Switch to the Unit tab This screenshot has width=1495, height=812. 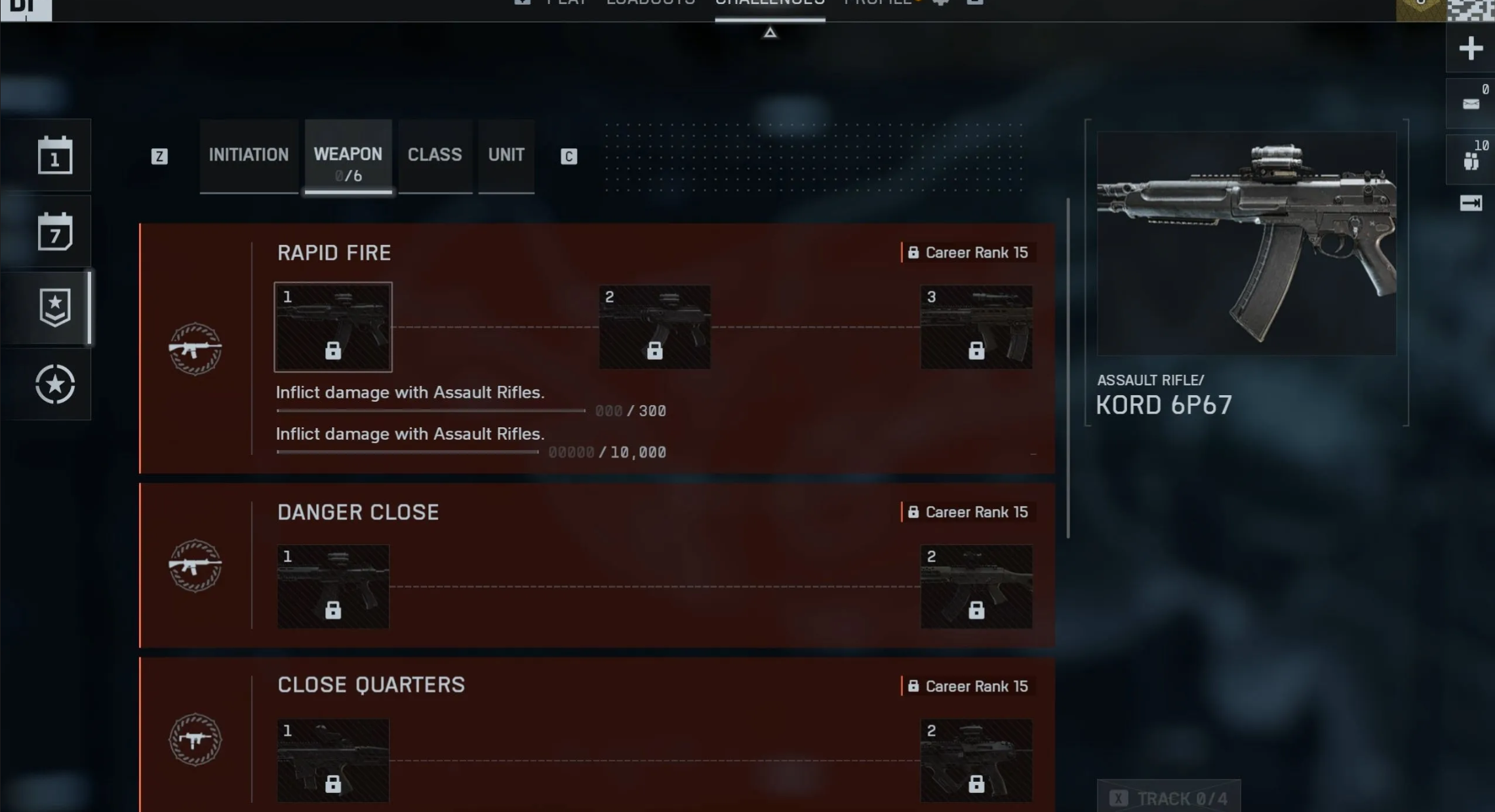pyautogui.click(x=506, y=155)
